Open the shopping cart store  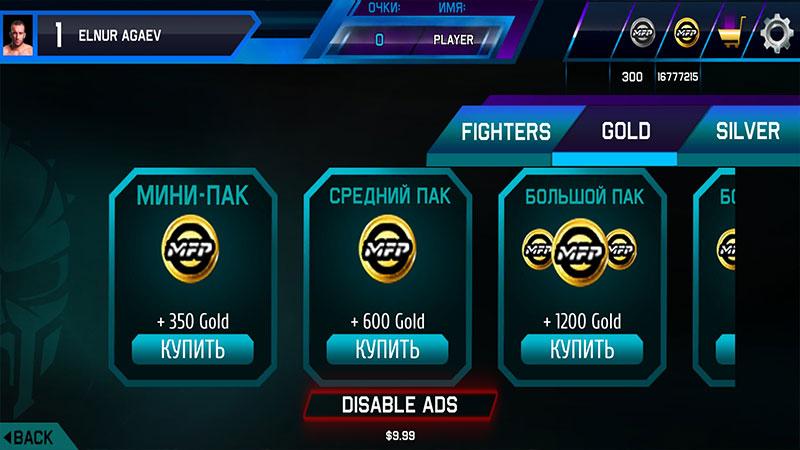(x=731, y=36)
